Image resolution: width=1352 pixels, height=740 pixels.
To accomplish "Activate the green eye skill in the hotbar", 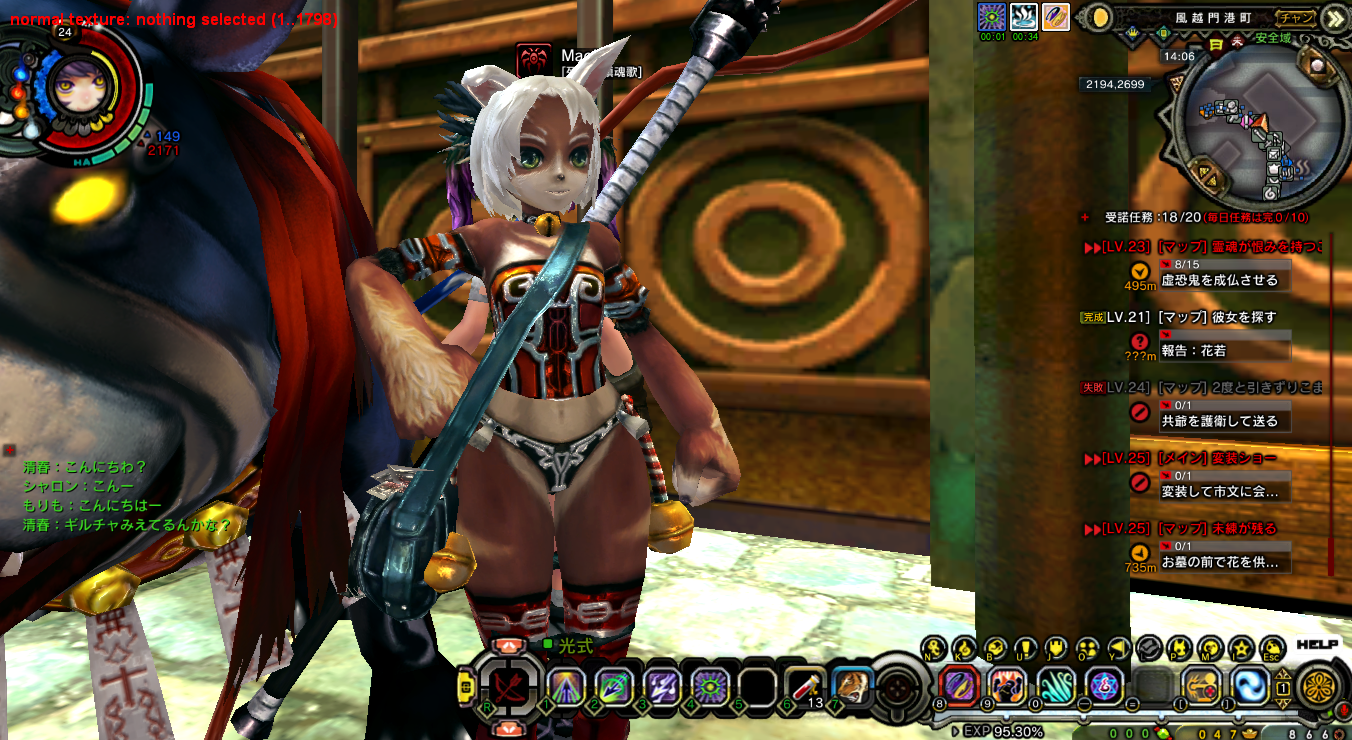I will [710, 686].
